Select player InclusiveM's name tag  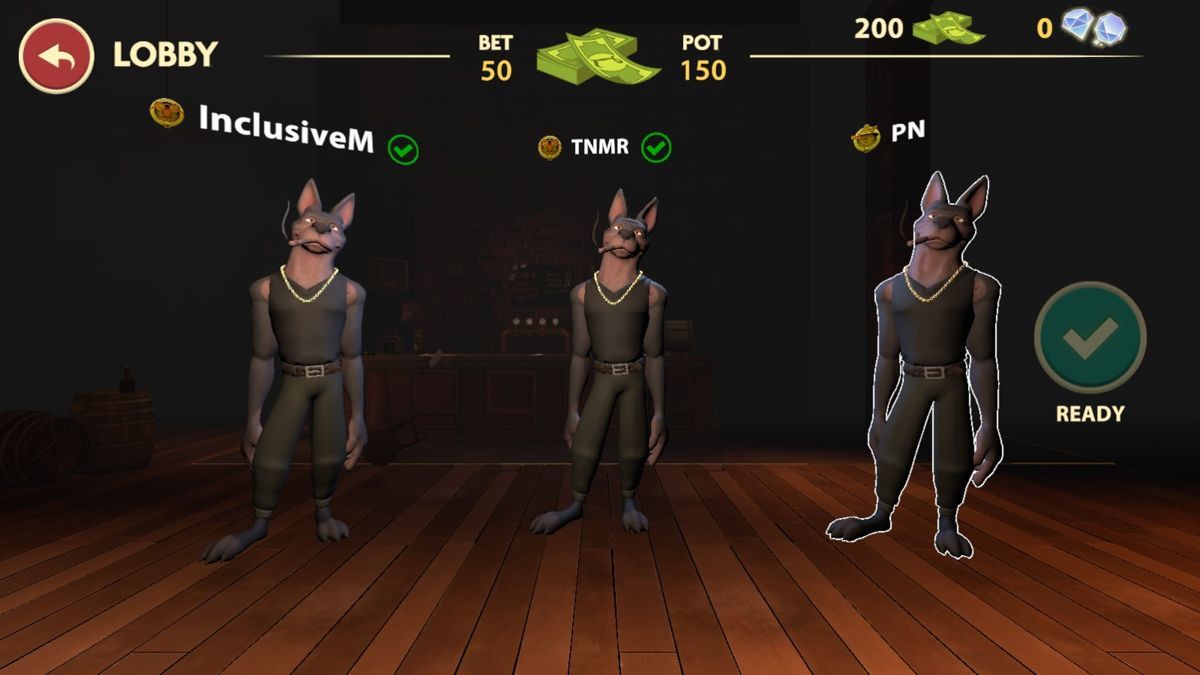click(286, 132)
